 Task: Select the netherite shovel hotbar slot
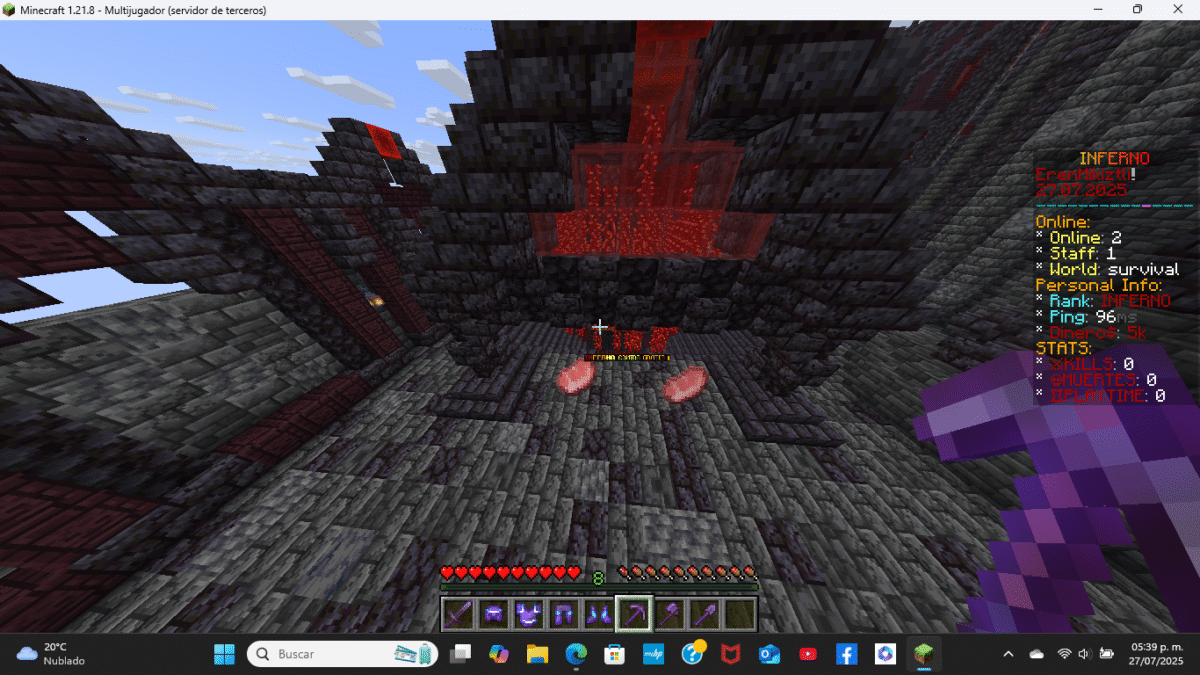704,614
